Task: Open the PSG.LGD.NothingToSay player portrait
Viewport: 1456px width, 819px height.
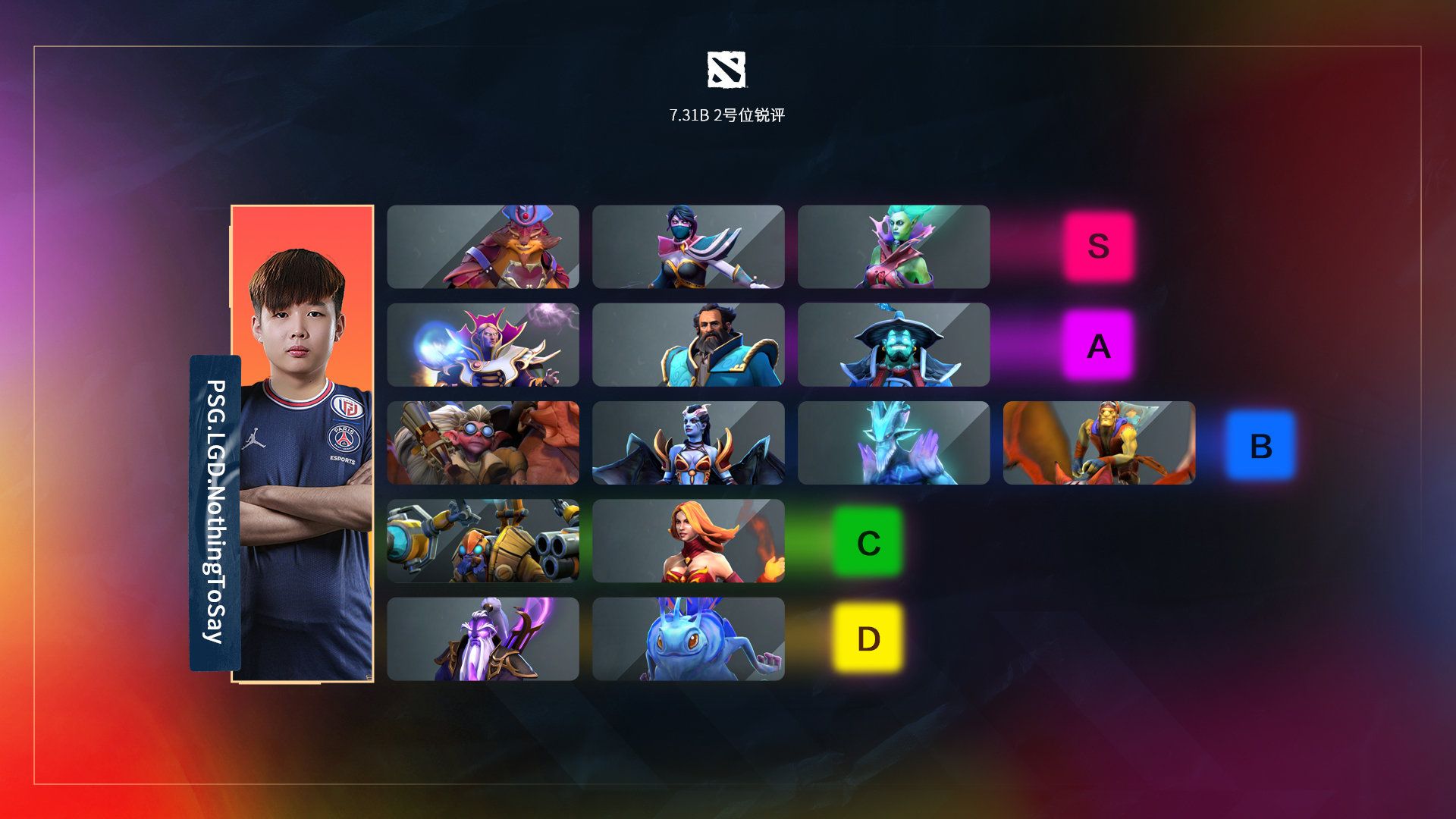Action: pyautogui.click(x=303, y=444)
